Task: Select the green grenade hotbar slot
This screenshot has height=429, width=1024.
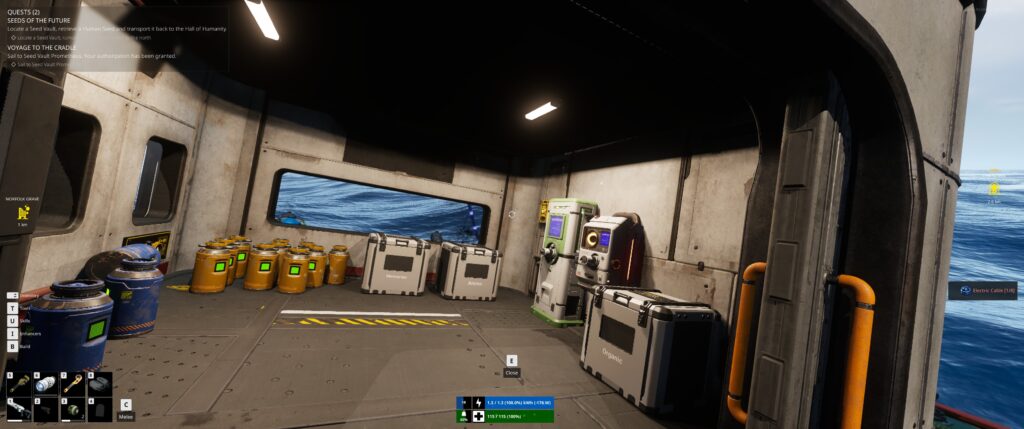Action: coord(72,409)
